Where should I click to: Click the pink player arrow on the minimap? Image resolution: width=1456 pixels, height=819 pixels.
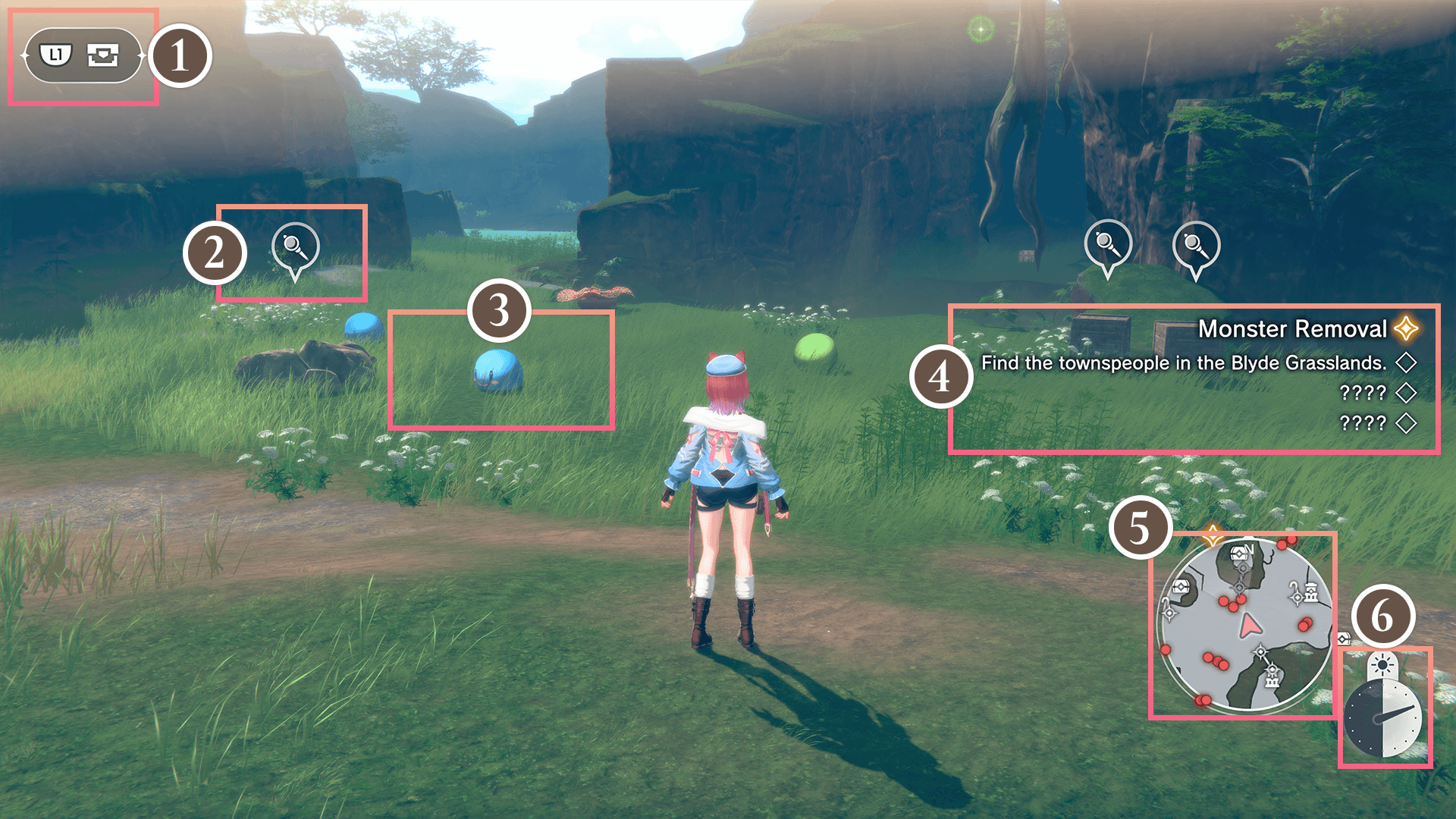[1249, 626]
